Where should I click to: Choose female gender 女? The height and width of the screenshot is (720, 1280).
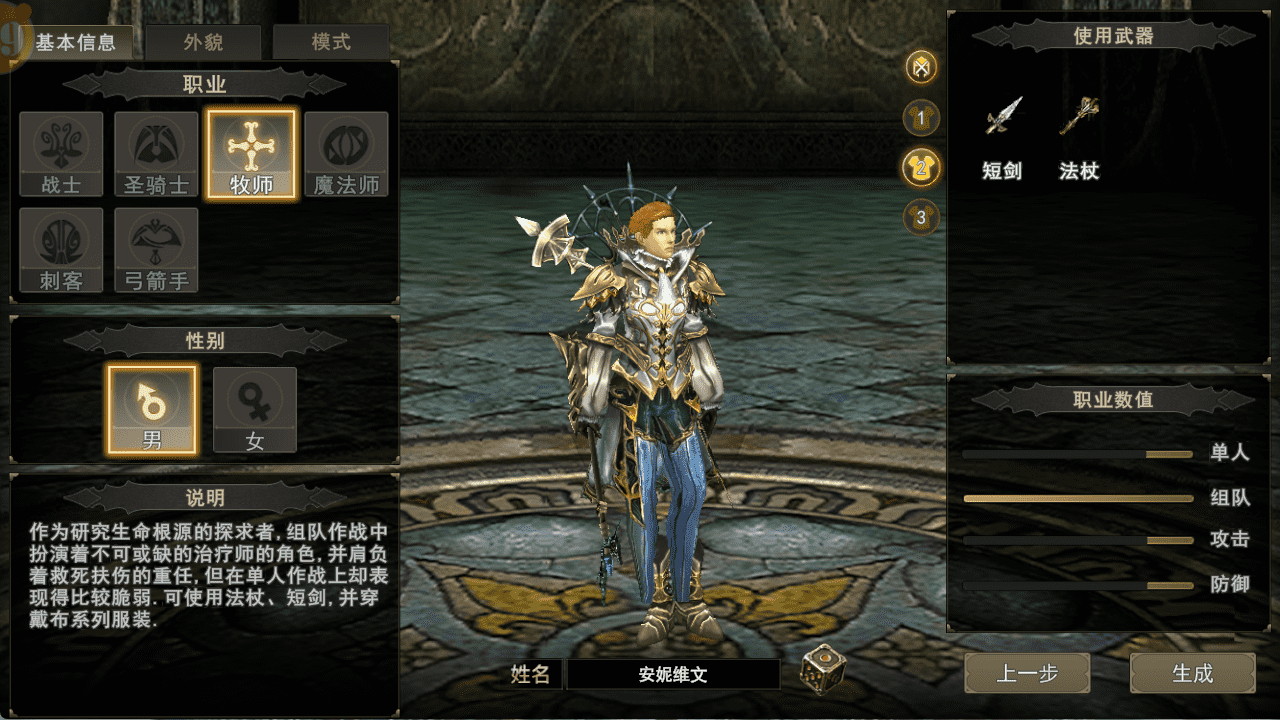coord(255,409)
